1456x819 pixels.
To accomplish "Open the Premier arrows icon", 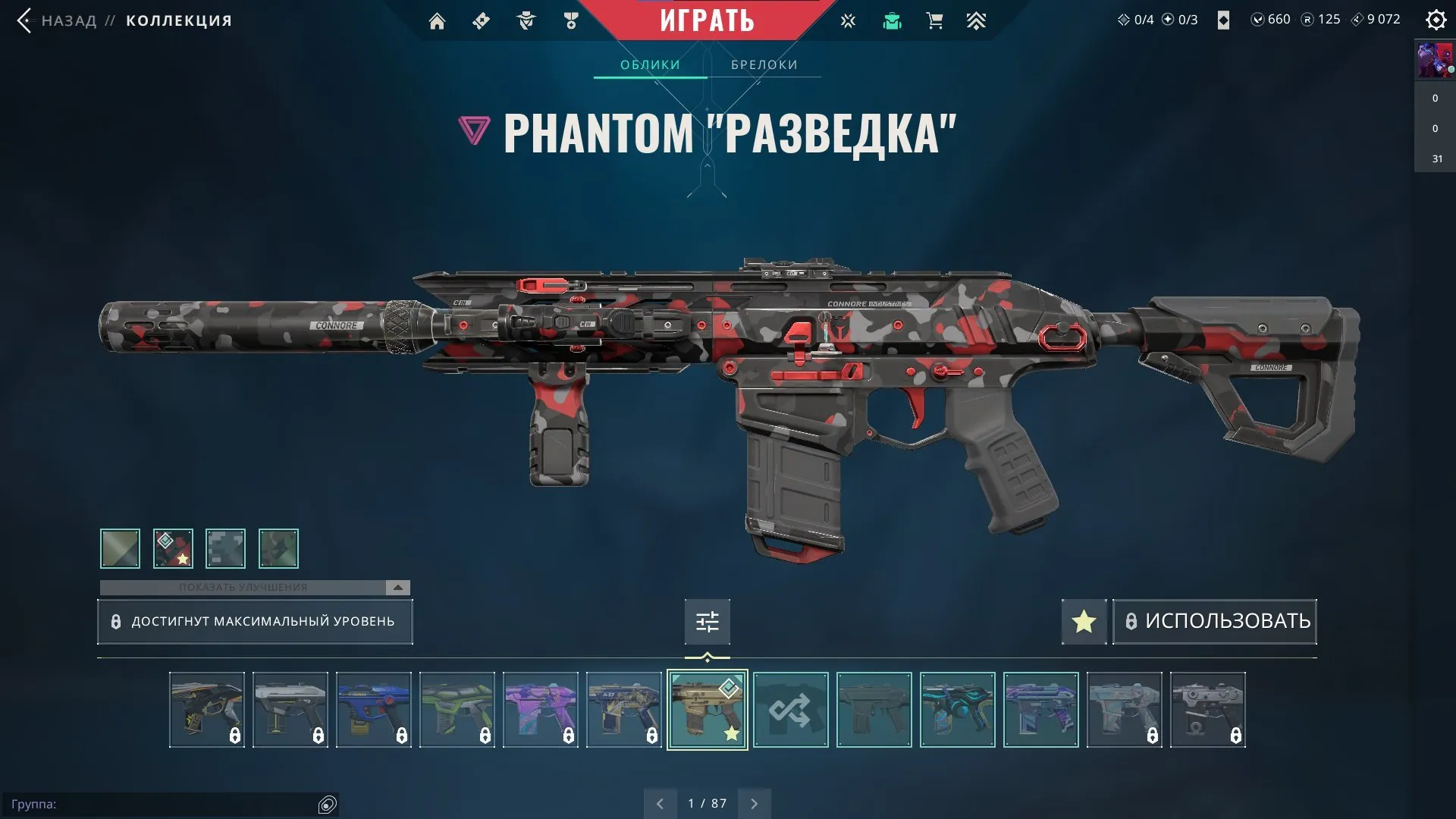I will point(977,20).
